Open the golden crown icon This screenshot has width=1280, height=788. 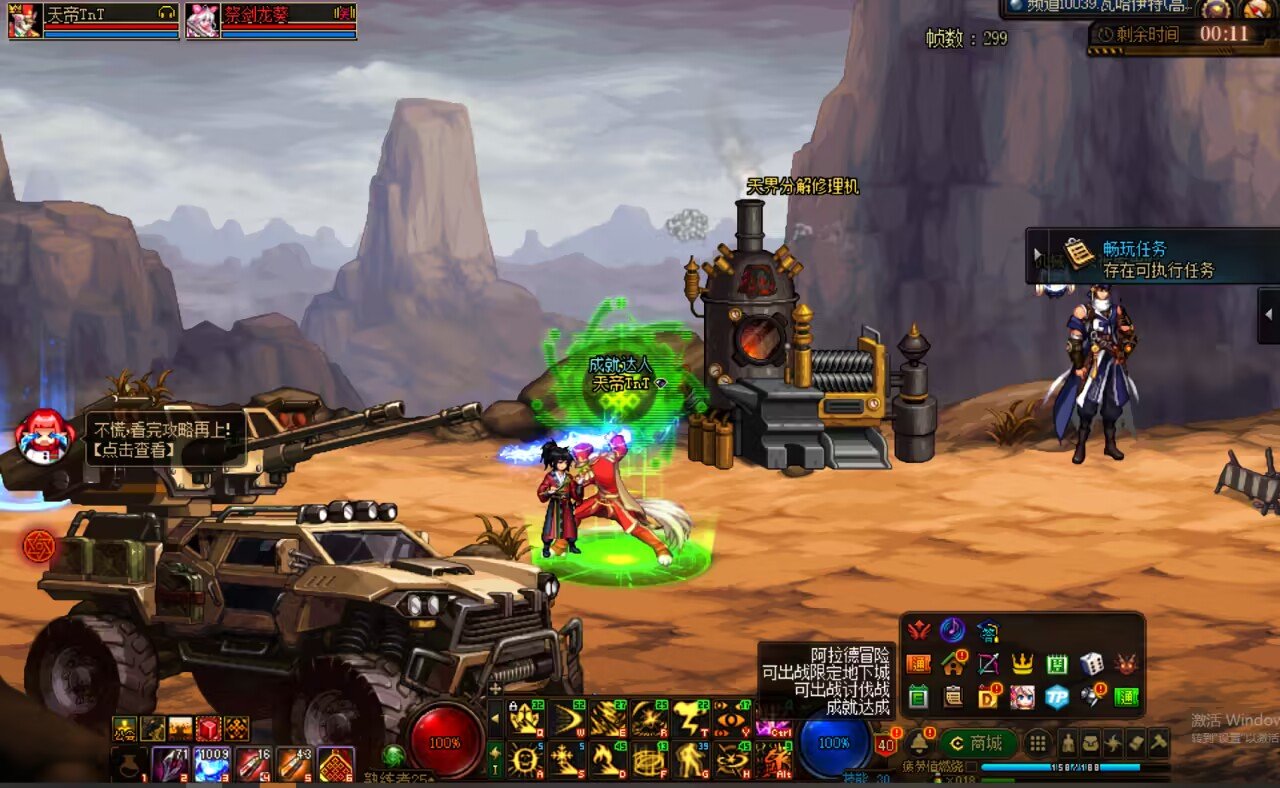point(1022,663)
